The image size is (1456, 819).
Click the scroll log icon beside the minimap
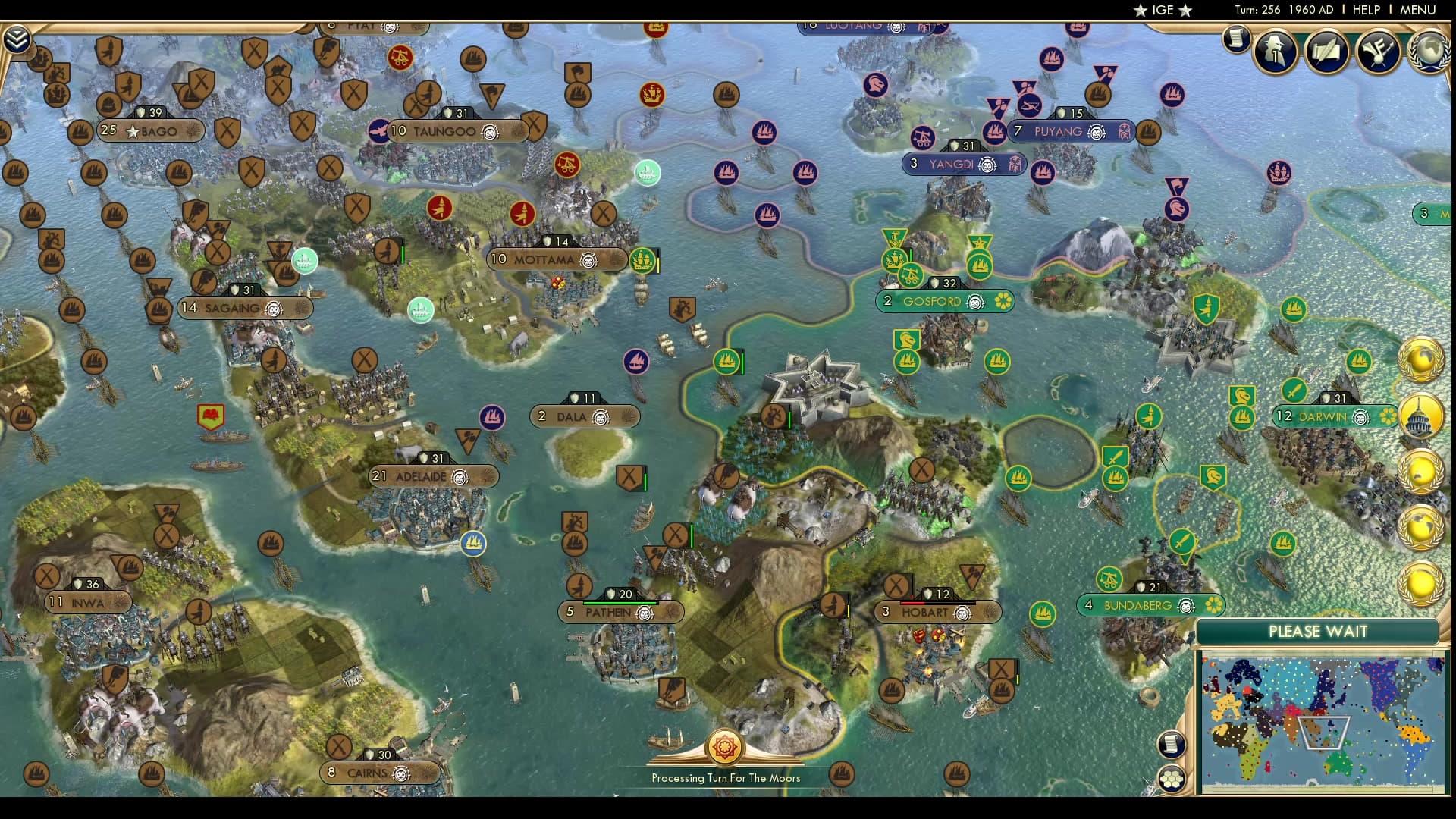coord(1172,744)
